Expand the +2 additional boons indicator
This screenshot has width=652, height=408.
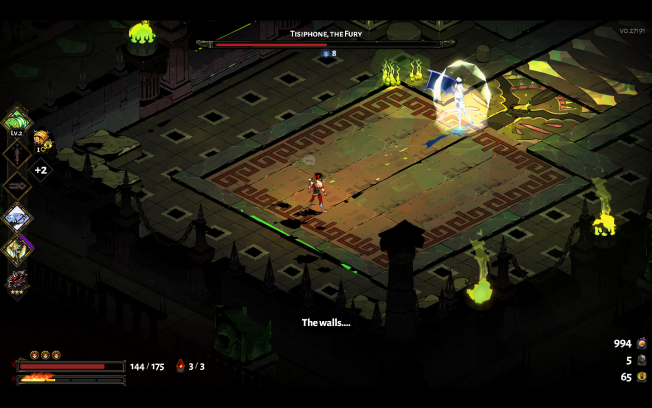click(x=41, y=170)
